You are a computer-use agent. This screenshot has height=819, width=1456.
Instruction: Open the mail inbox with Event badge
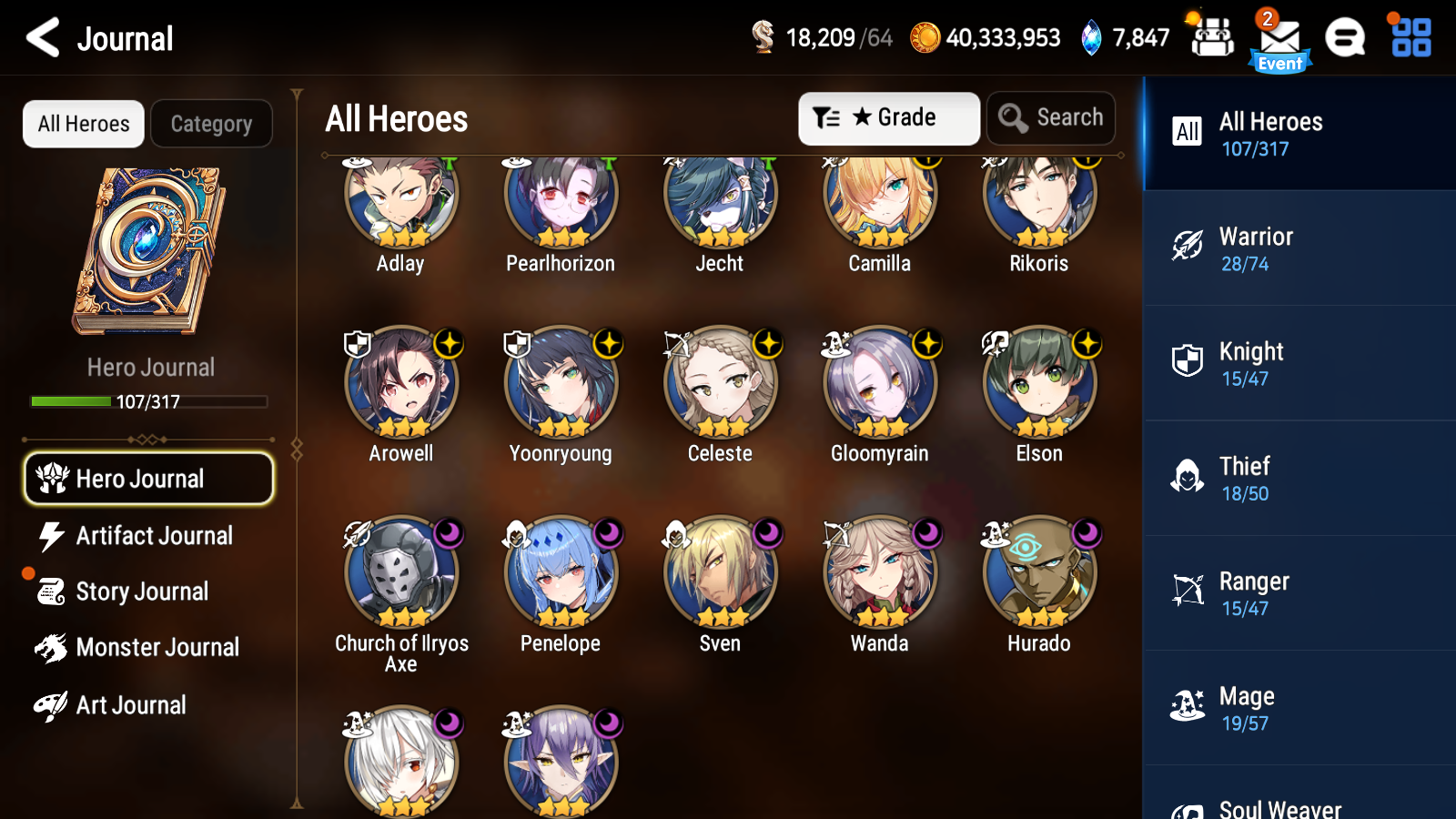pos(1279,38)
